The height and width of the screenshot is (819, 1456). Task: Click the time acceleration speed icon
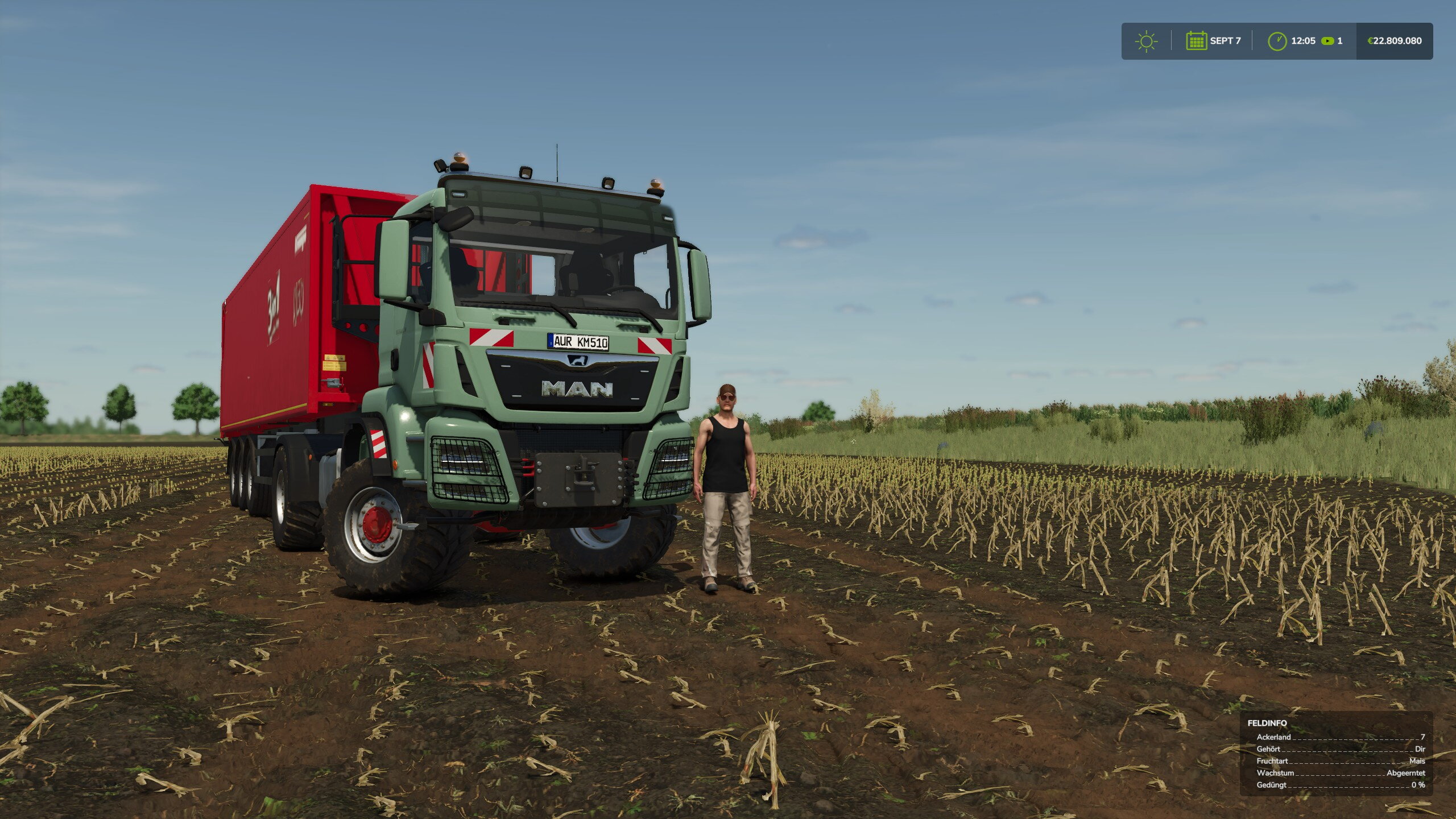(x=1327, y=41)
